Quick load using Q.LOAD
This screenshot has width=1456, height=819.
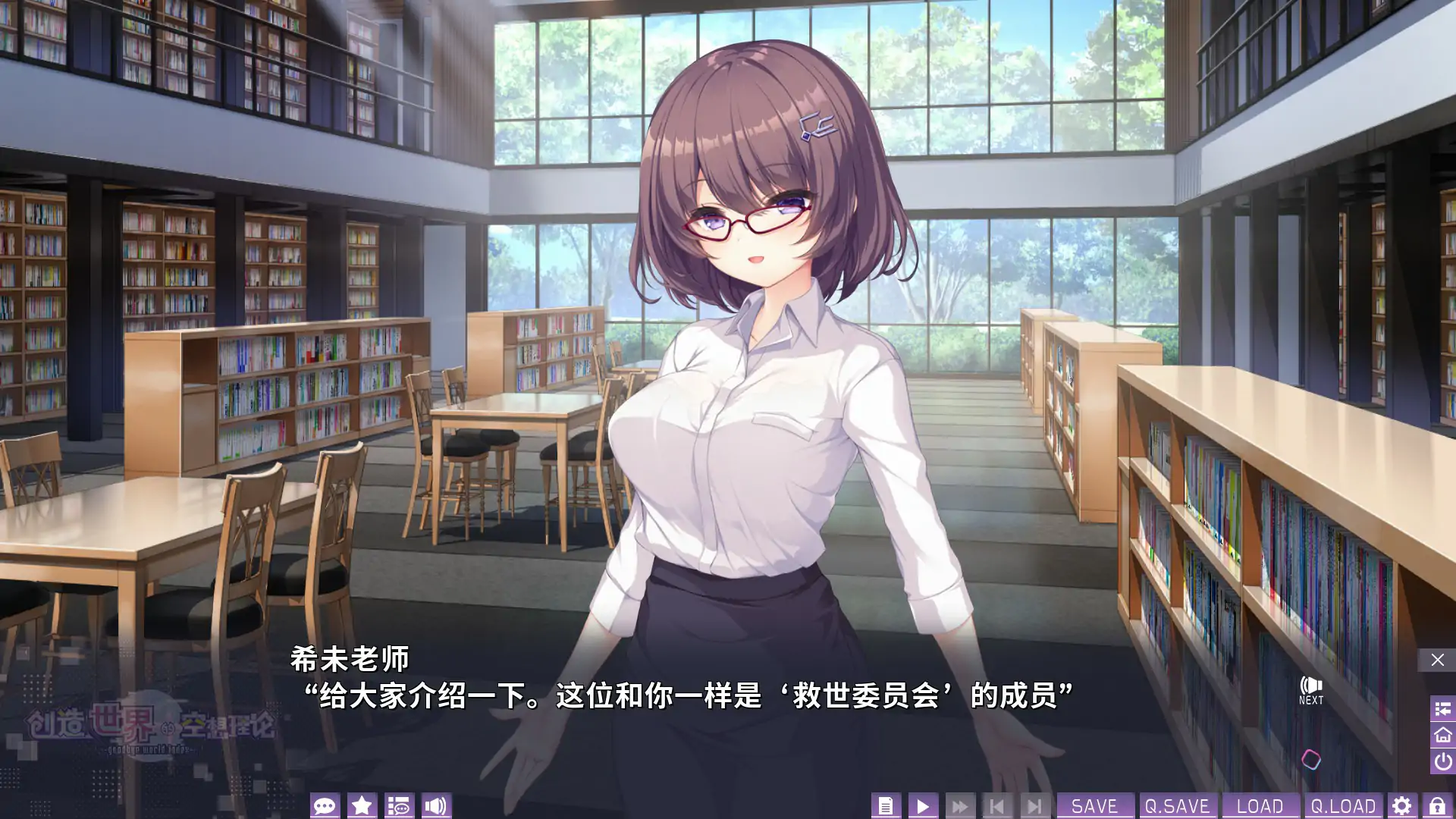[1342, 806]
